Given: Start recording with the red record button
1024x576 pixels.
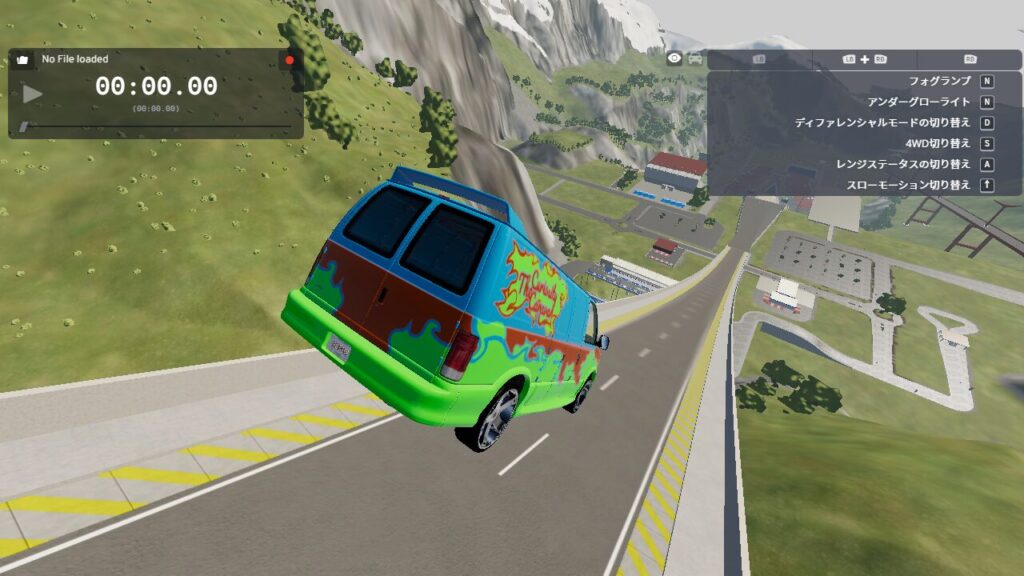Looking at the screenshot, I should 290,60.
